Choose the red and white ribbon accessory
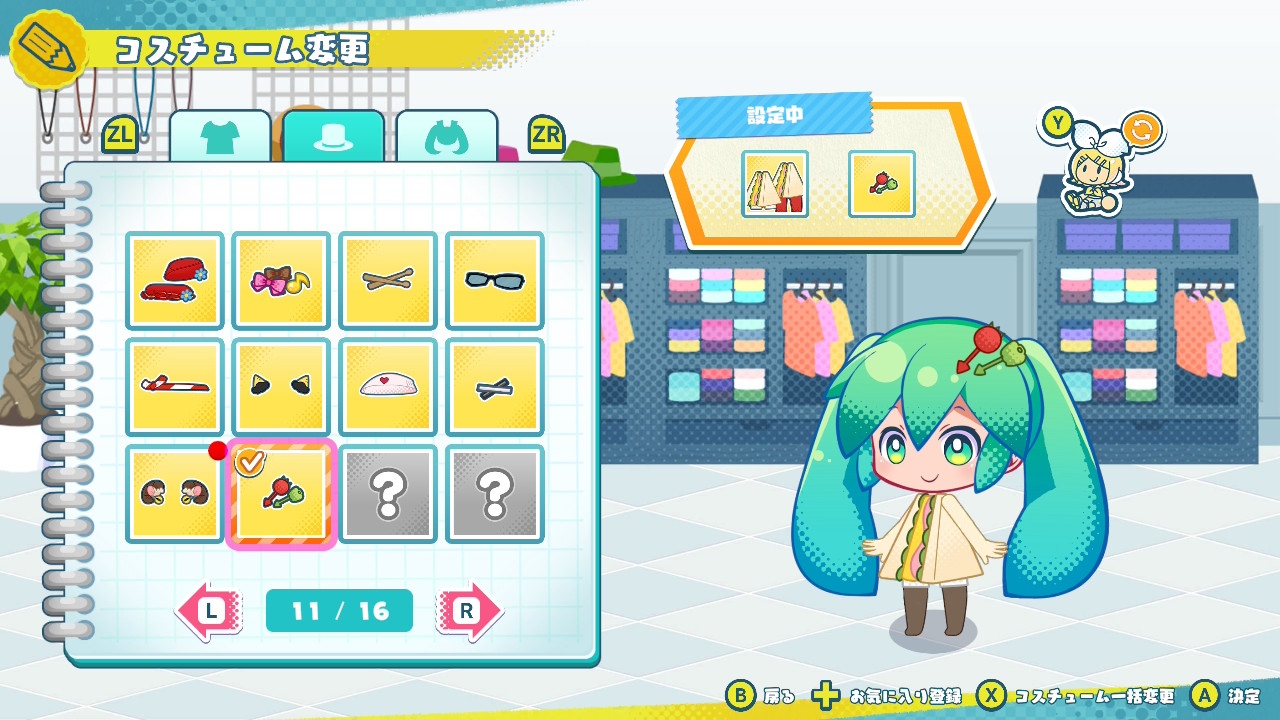This screenshot has height=720, width=1280. pyautogui.click(x=175, y=387)
